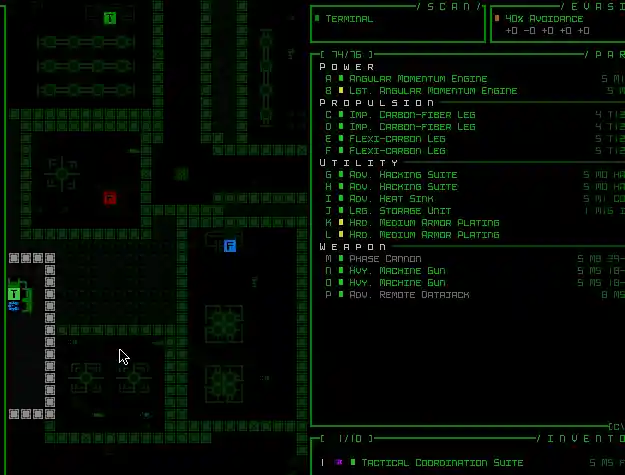
Task: Click Flexi-carbon Leg in slot F
Action: coord(397,151)
